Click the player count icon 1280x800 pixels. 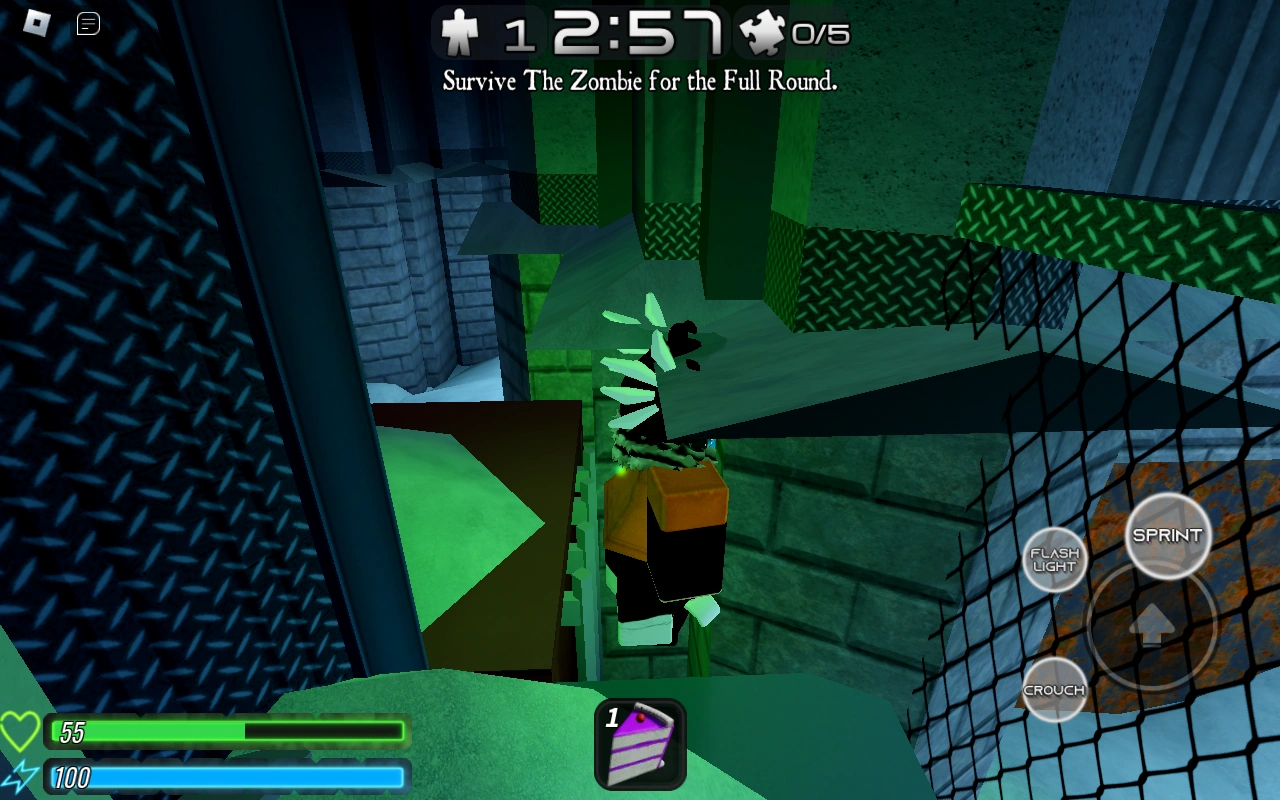pyautogui.click(x=460, y=32)
